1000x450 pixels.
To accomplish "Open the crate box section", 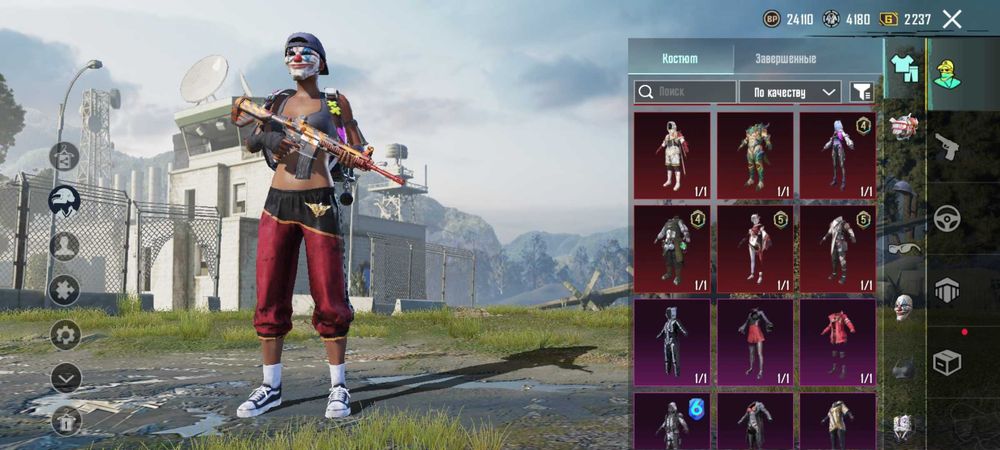I will coord(946,362).
